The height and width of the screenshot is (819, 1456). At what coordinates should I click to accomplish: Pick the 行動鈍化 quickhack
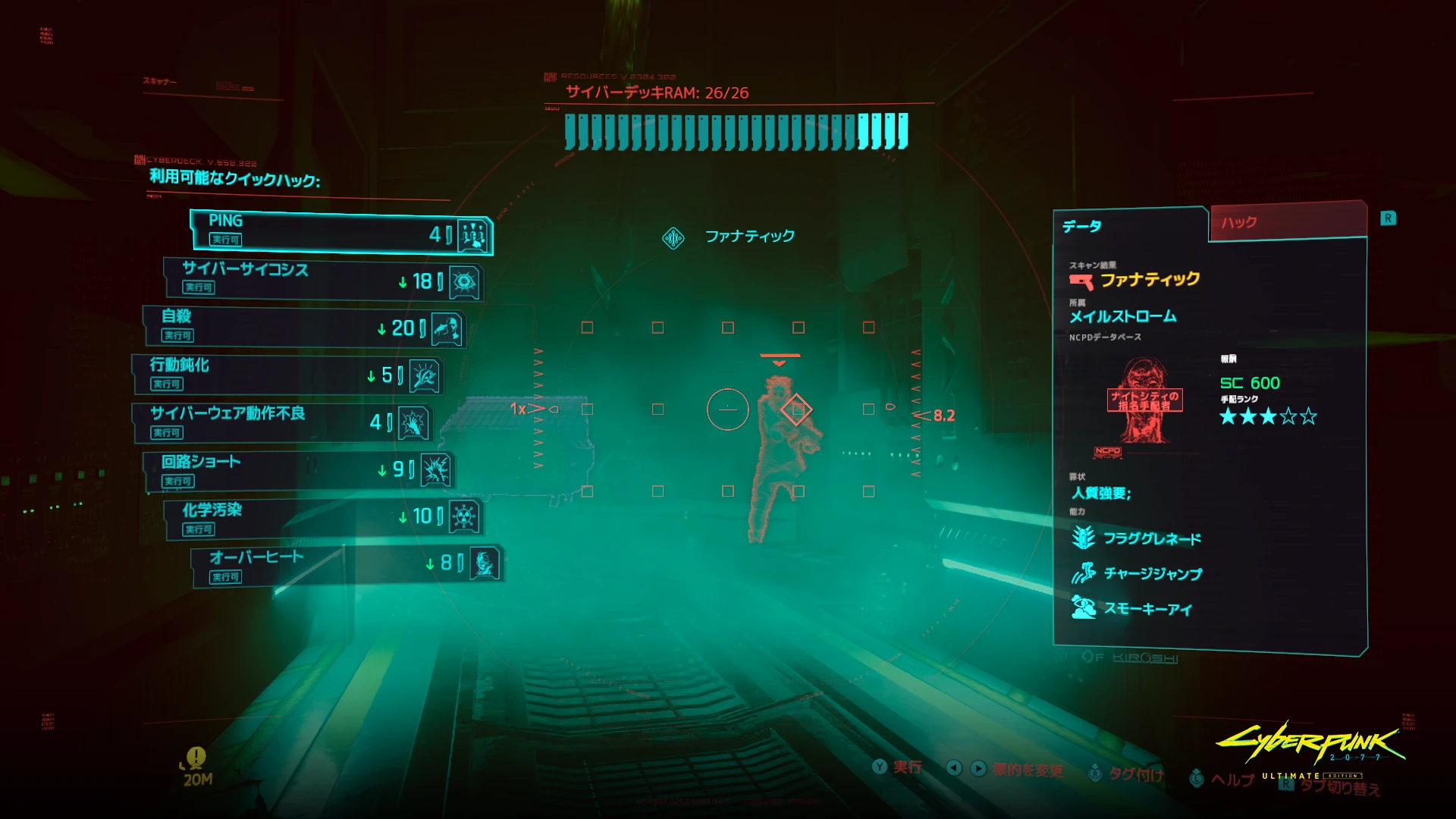[287, 375]
